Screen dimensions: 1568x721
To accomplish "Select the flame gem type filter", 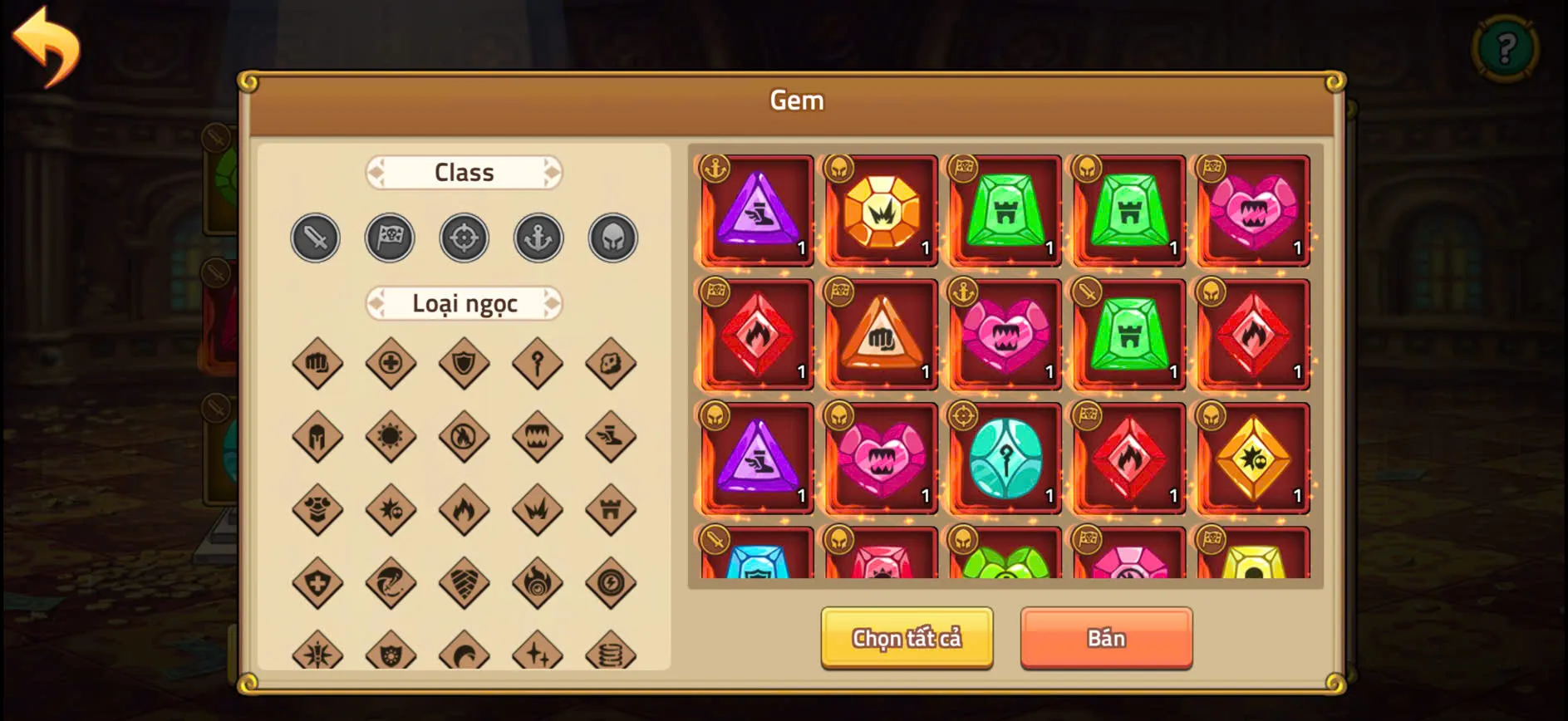I will pyautogui.click(x=465, y=508).
